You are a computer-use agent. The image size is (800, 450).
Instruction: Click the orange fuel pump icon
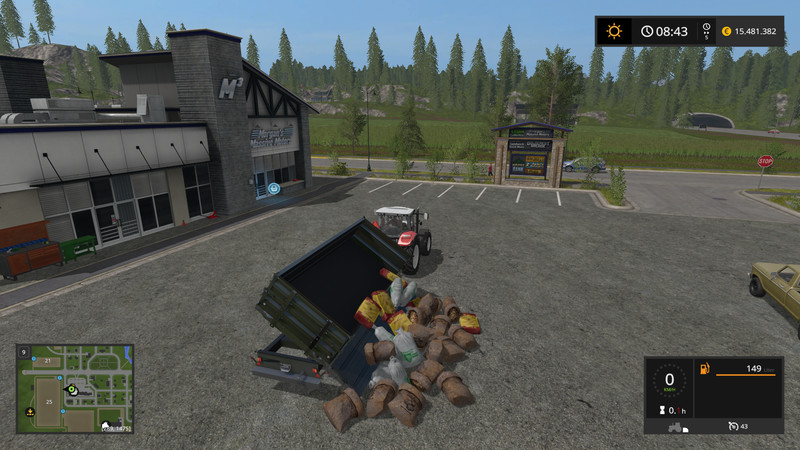coord(704,370)
